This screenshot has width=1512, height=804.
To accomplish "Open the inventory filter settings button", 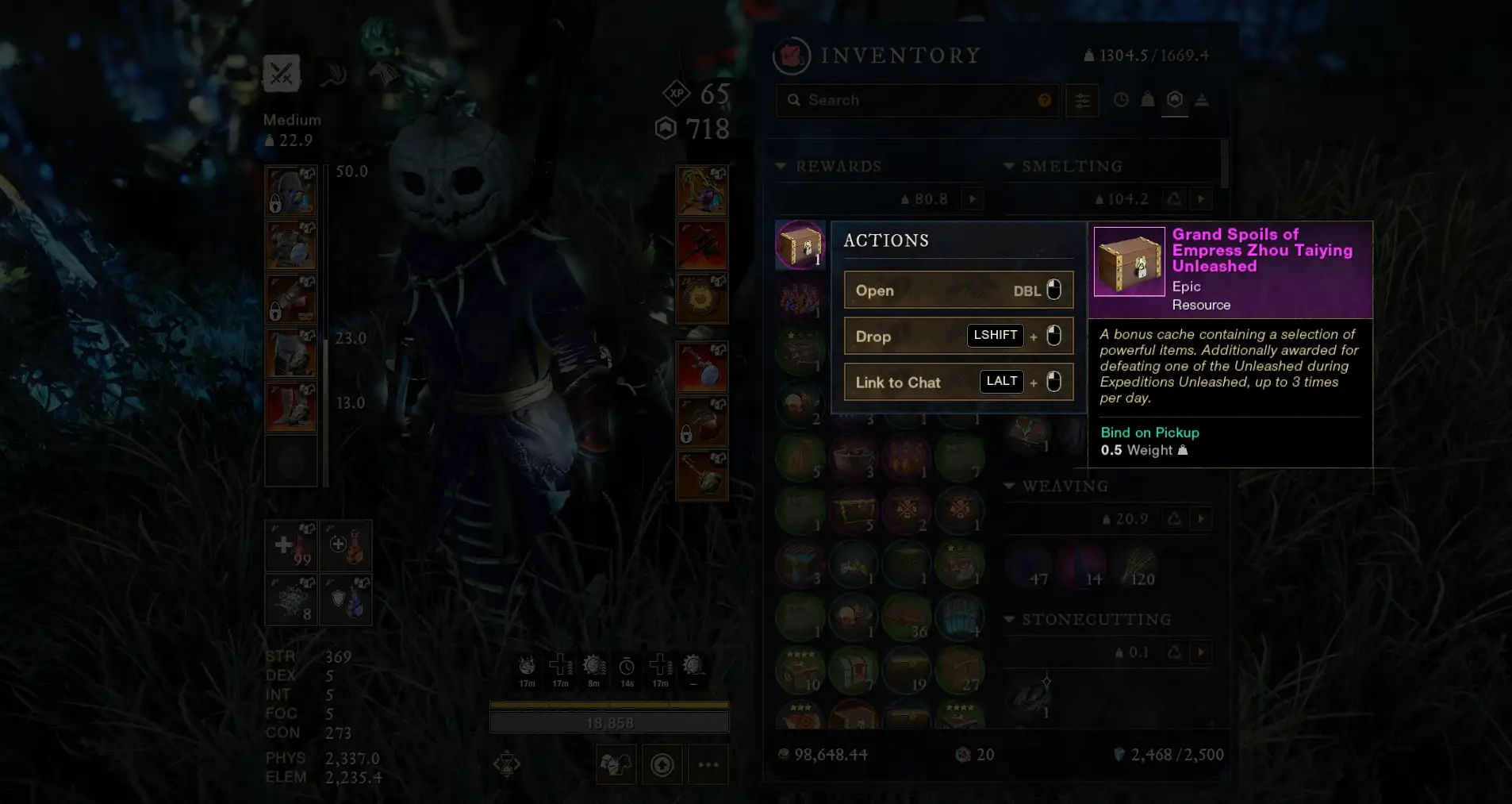I will click(x=1082, y=101).
